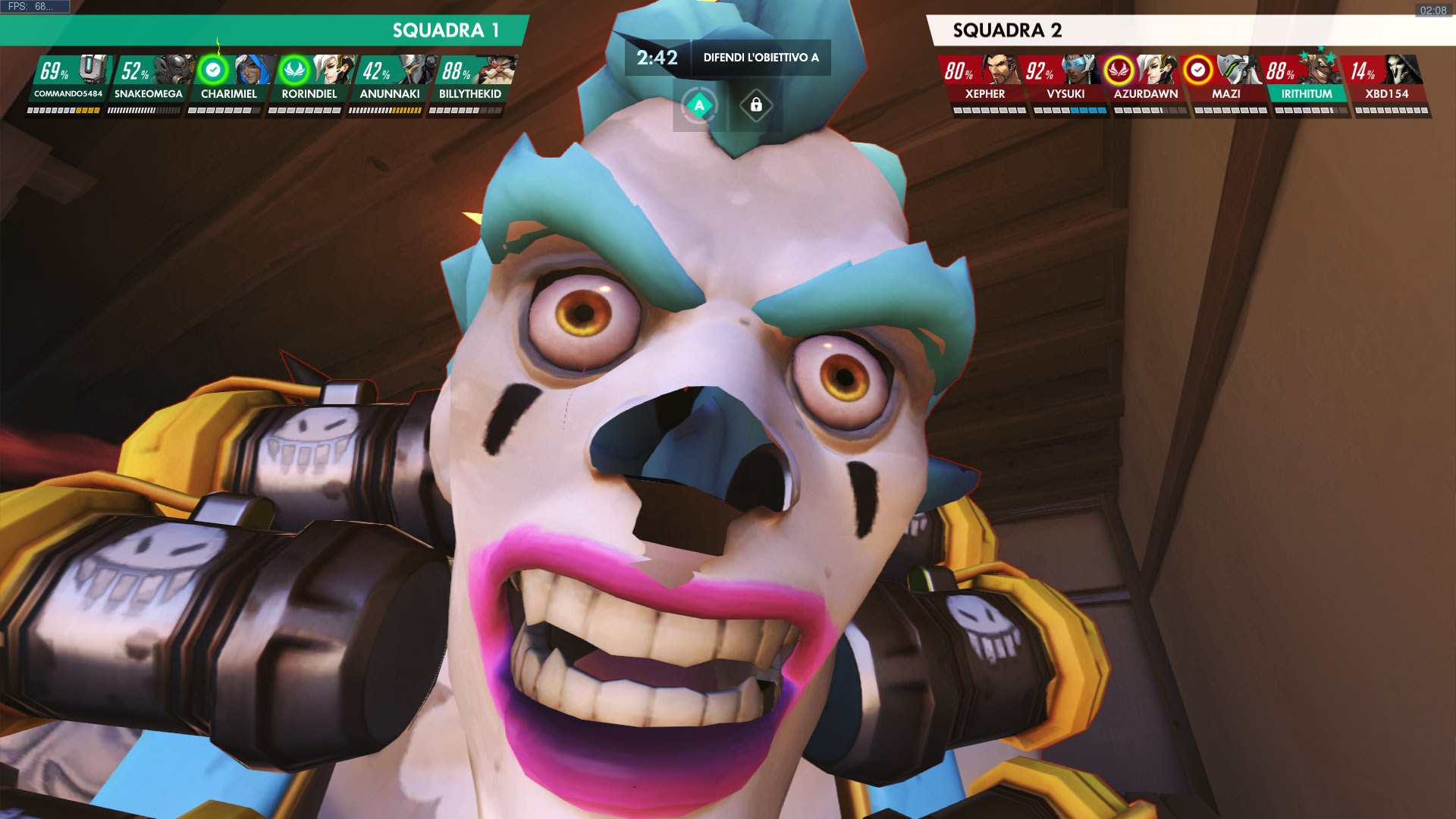Select highlighted player IRITHITUM

click(x=1307, y=80)
